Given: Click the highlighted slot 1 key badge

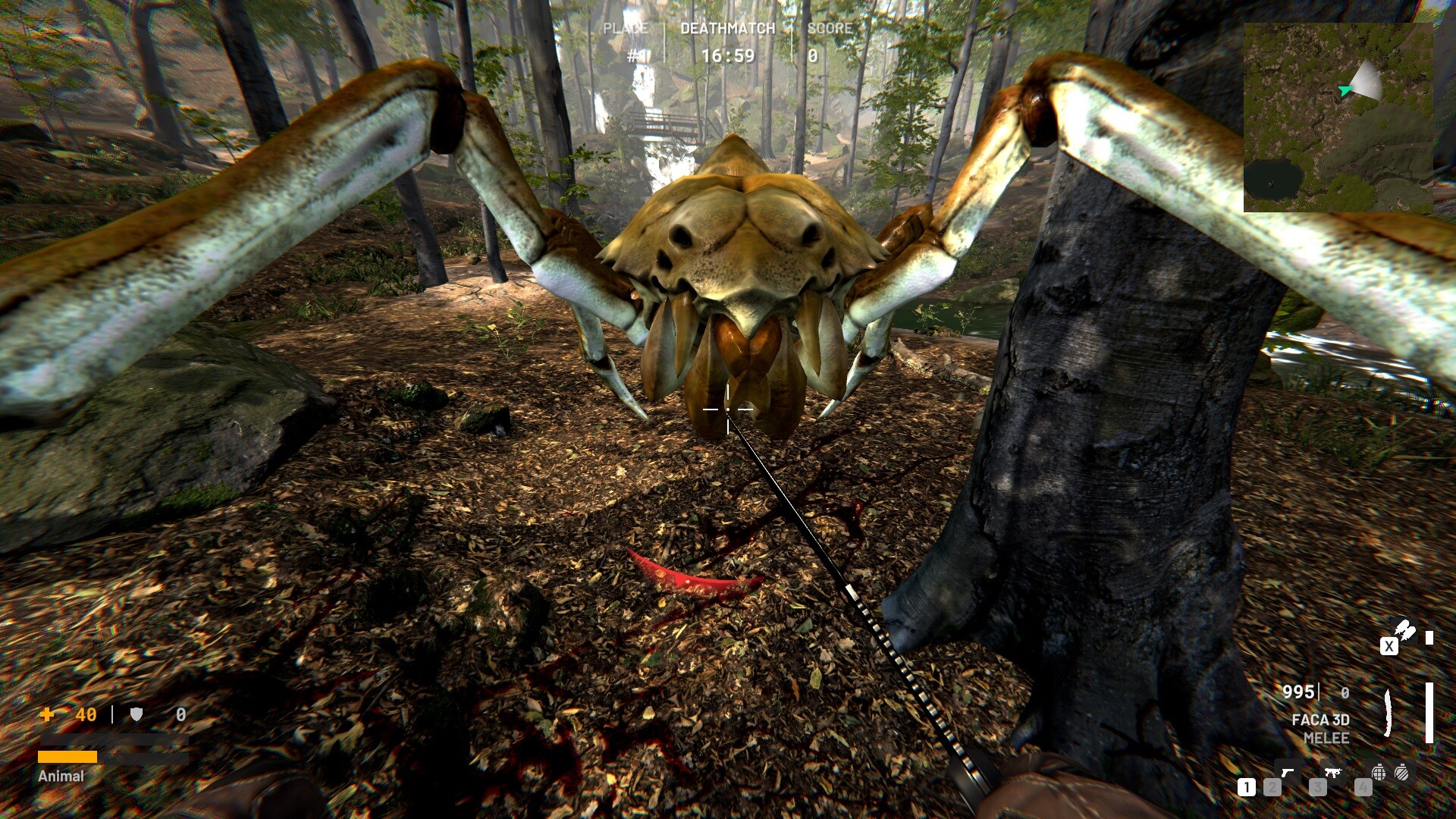Looking at the screenshot, I should (1247, 787).
